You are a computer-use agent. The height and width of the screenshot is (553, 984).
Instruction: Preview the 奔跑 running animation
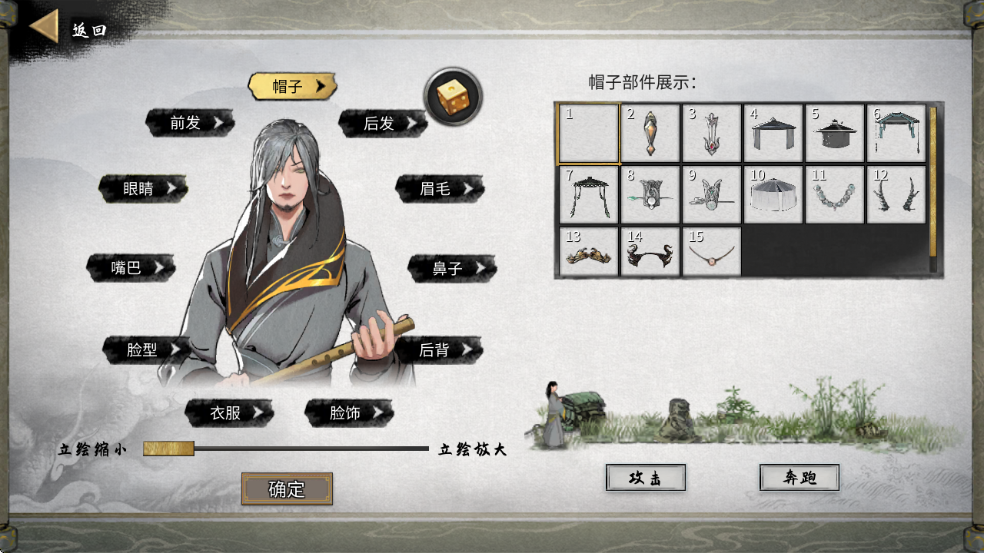tap(799, 478)
